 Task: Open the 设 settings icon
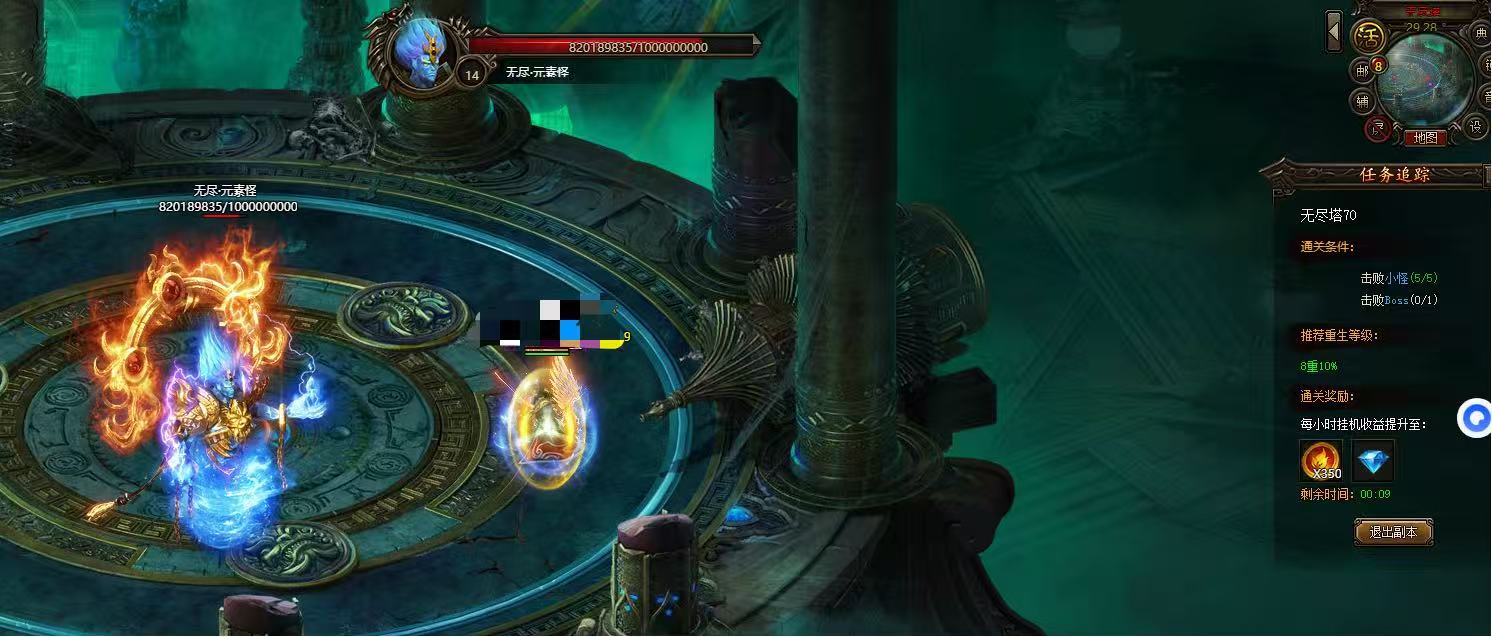click(1476, 126)
